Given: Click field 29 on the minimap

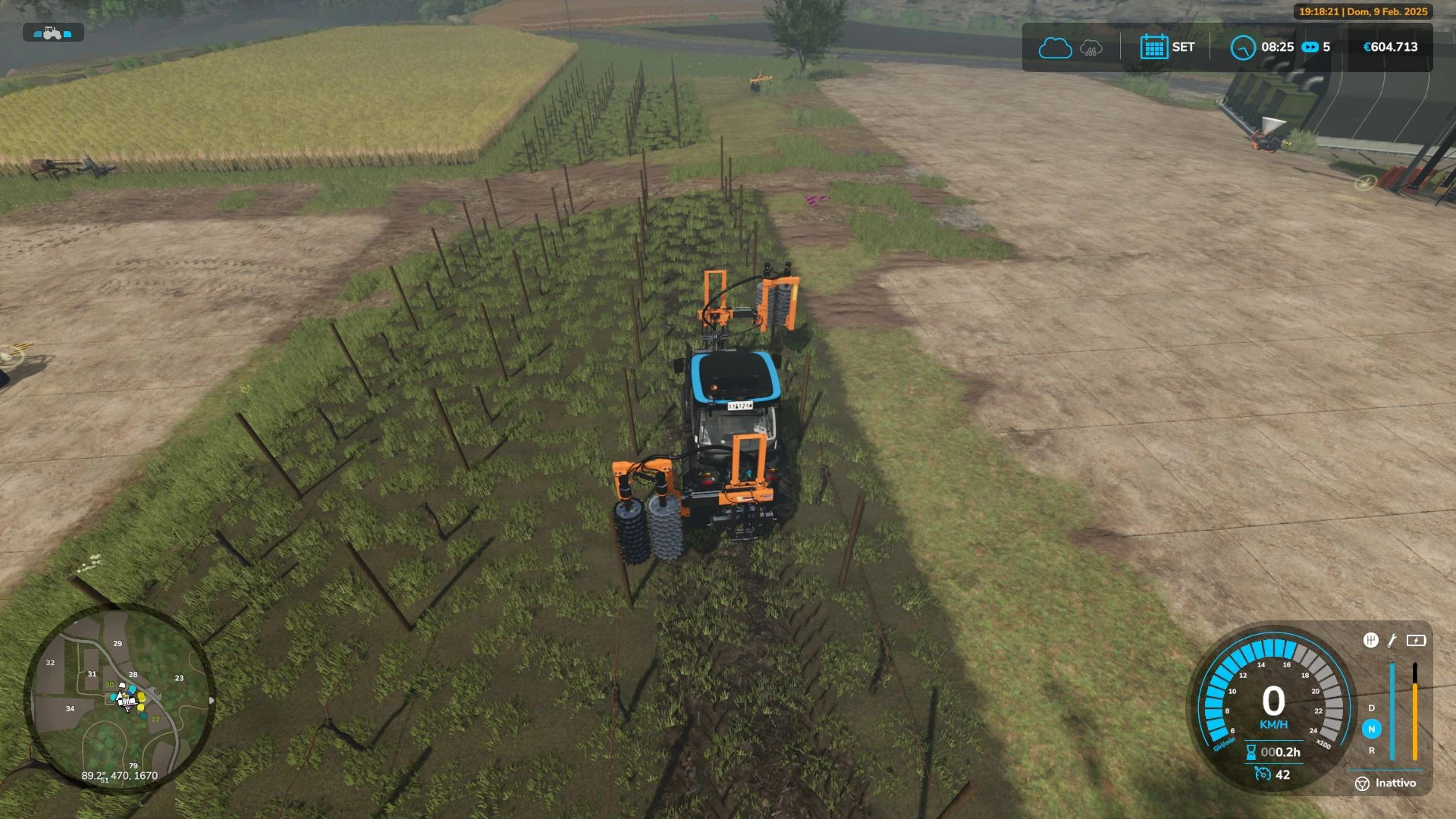Looking at the screenshot, I should [118, 643].
